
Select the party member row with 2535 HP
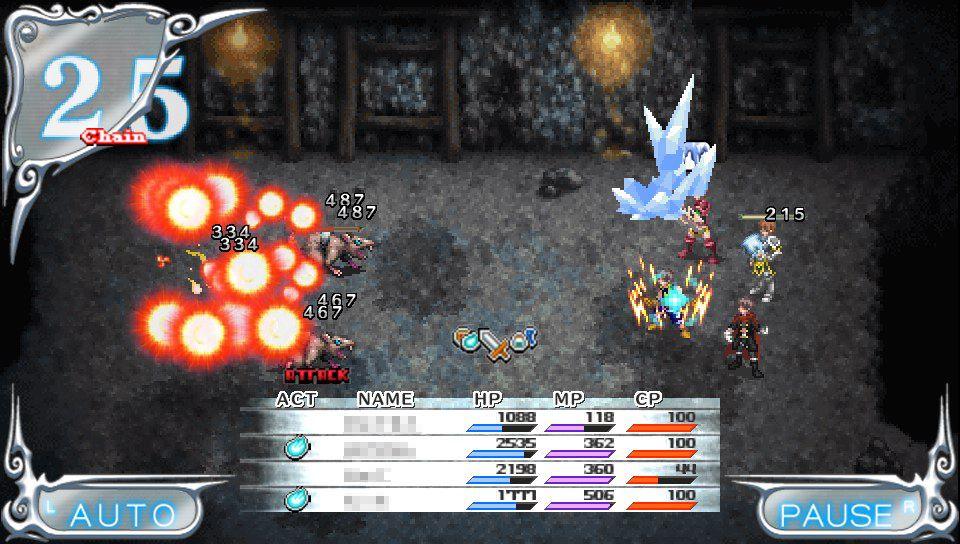click(x=480, y=447)
